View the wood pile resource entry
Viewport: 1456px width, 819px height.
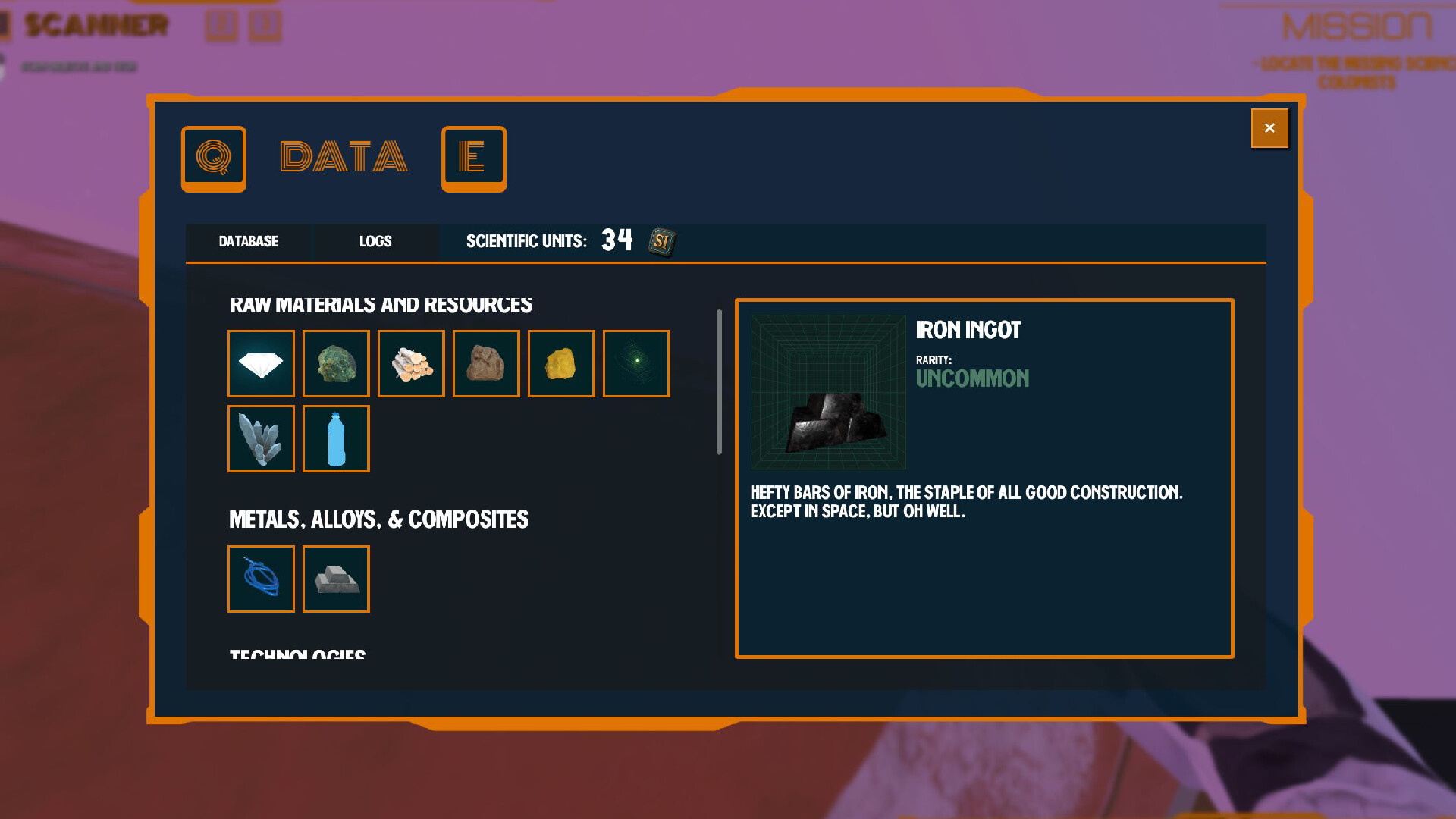click(411, 363)
